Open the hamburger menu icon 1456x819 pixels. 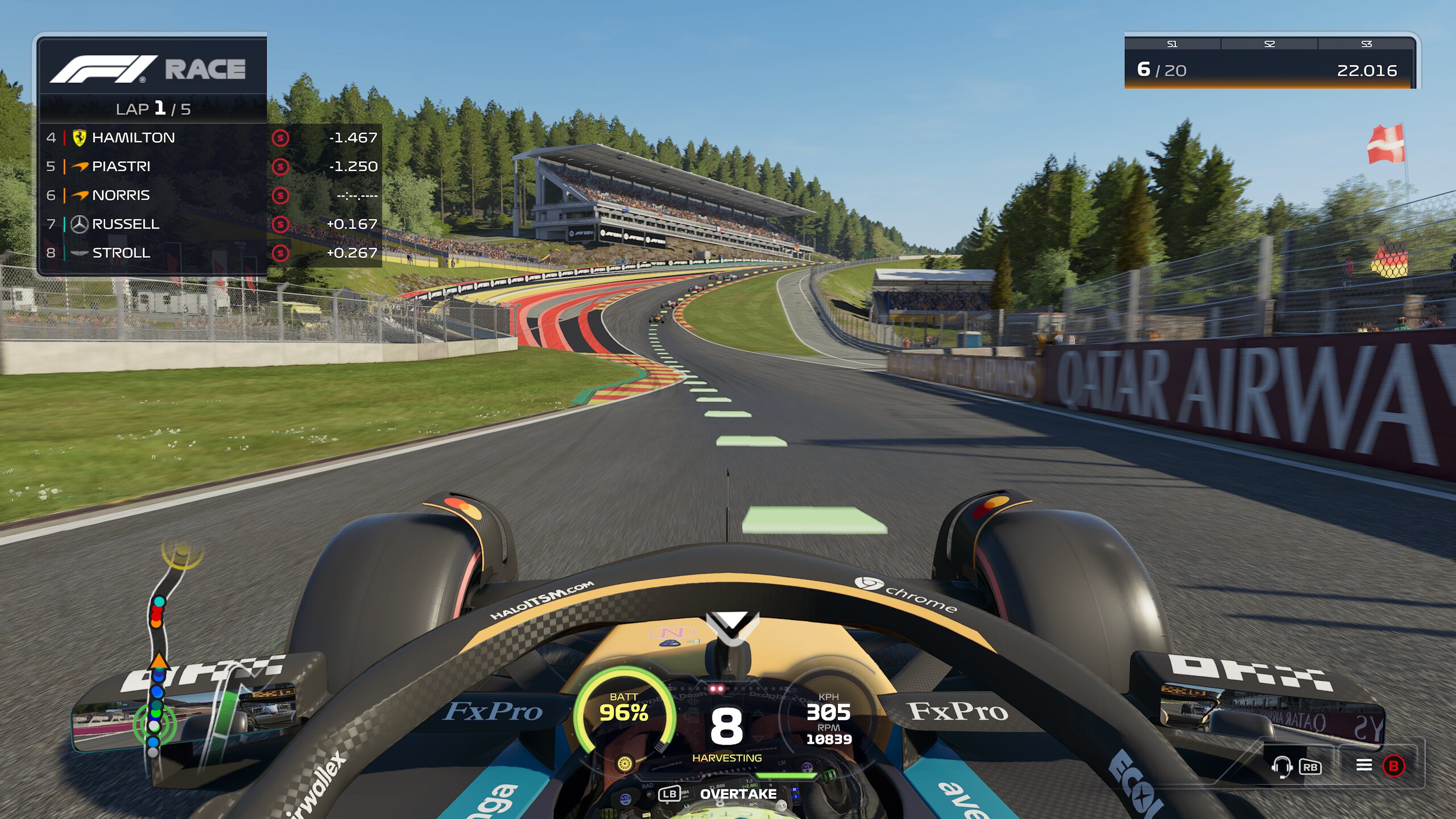point(1364,766)
